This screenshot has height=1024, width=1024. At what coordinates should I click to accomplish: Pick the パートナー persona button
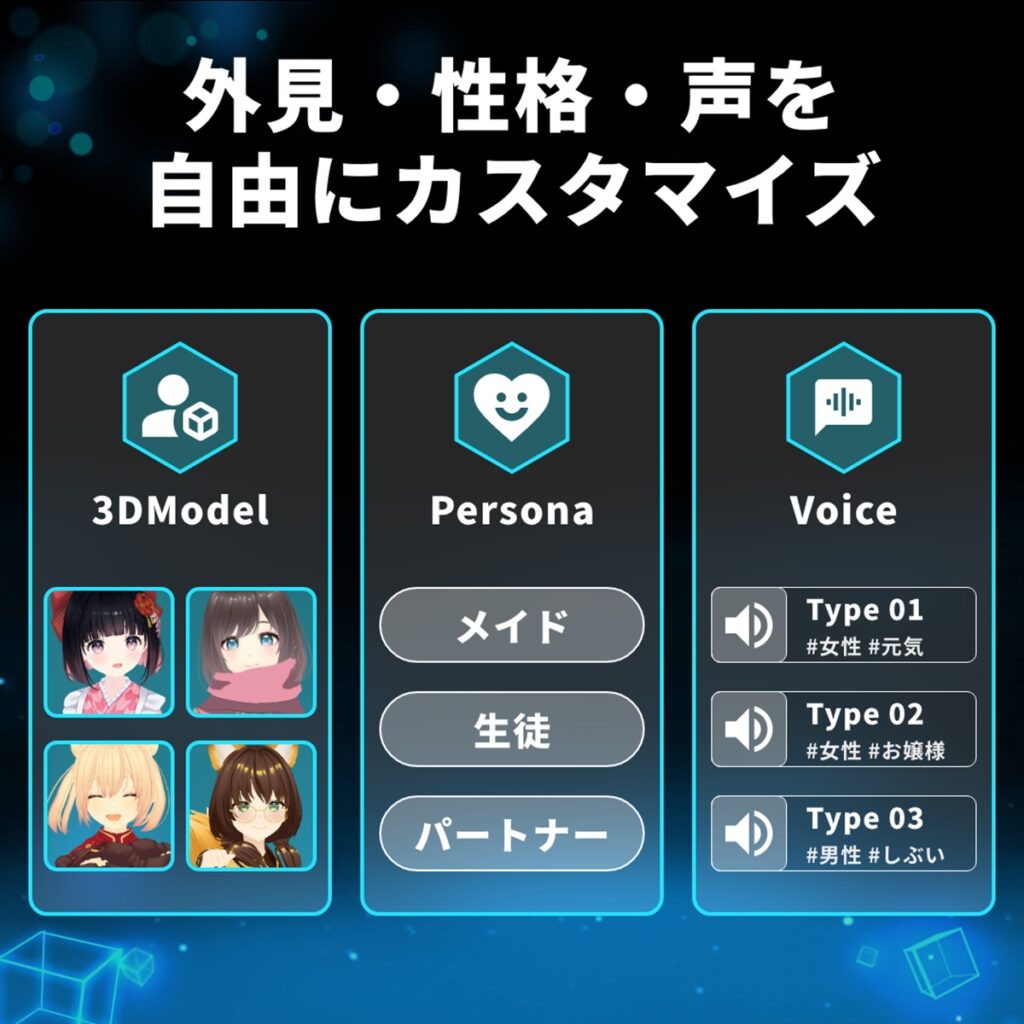click(511, 834)
